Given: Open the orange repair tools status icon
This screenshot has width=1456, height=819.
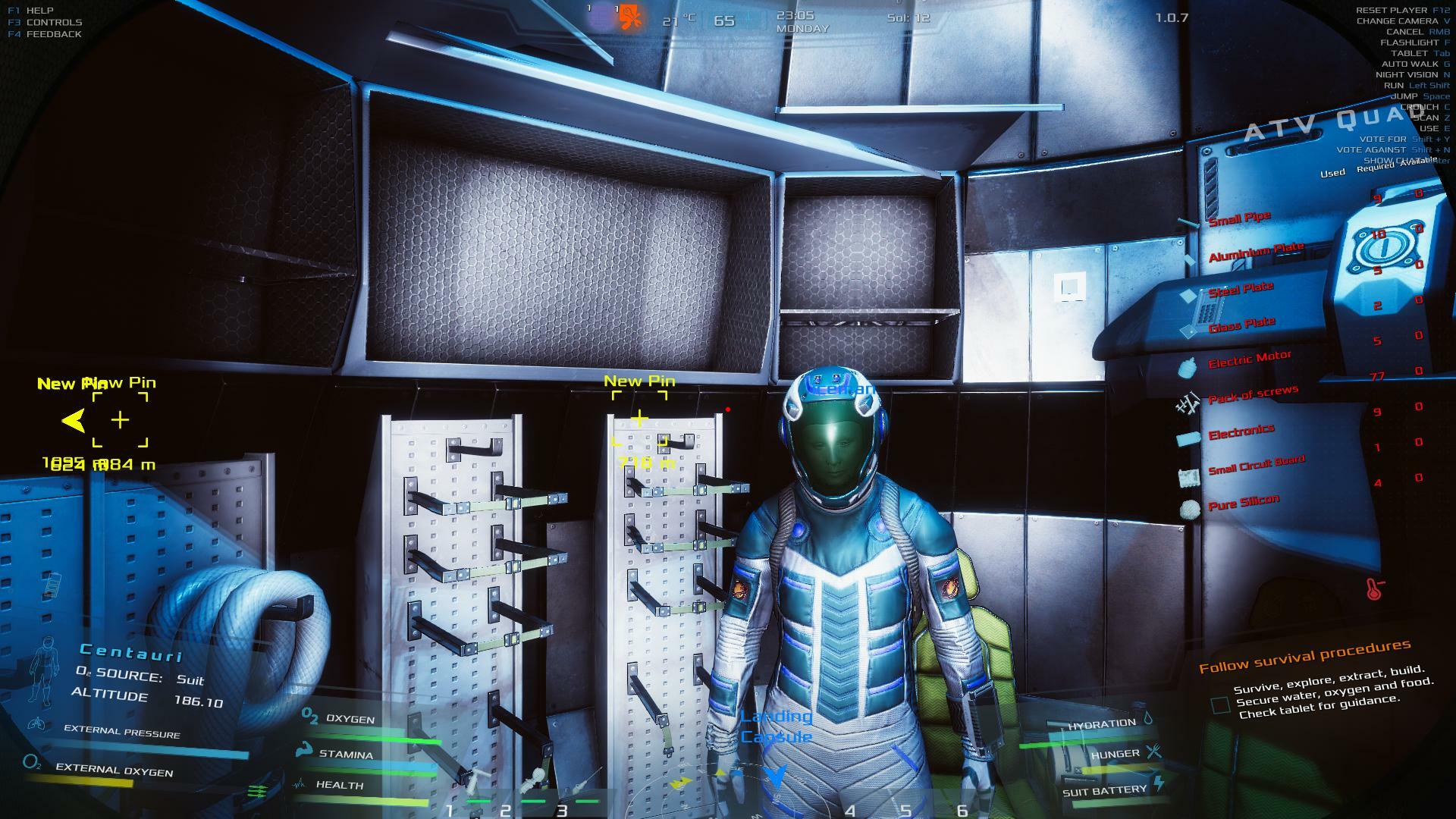Looking at the screenshot, I should click(629, 16).
